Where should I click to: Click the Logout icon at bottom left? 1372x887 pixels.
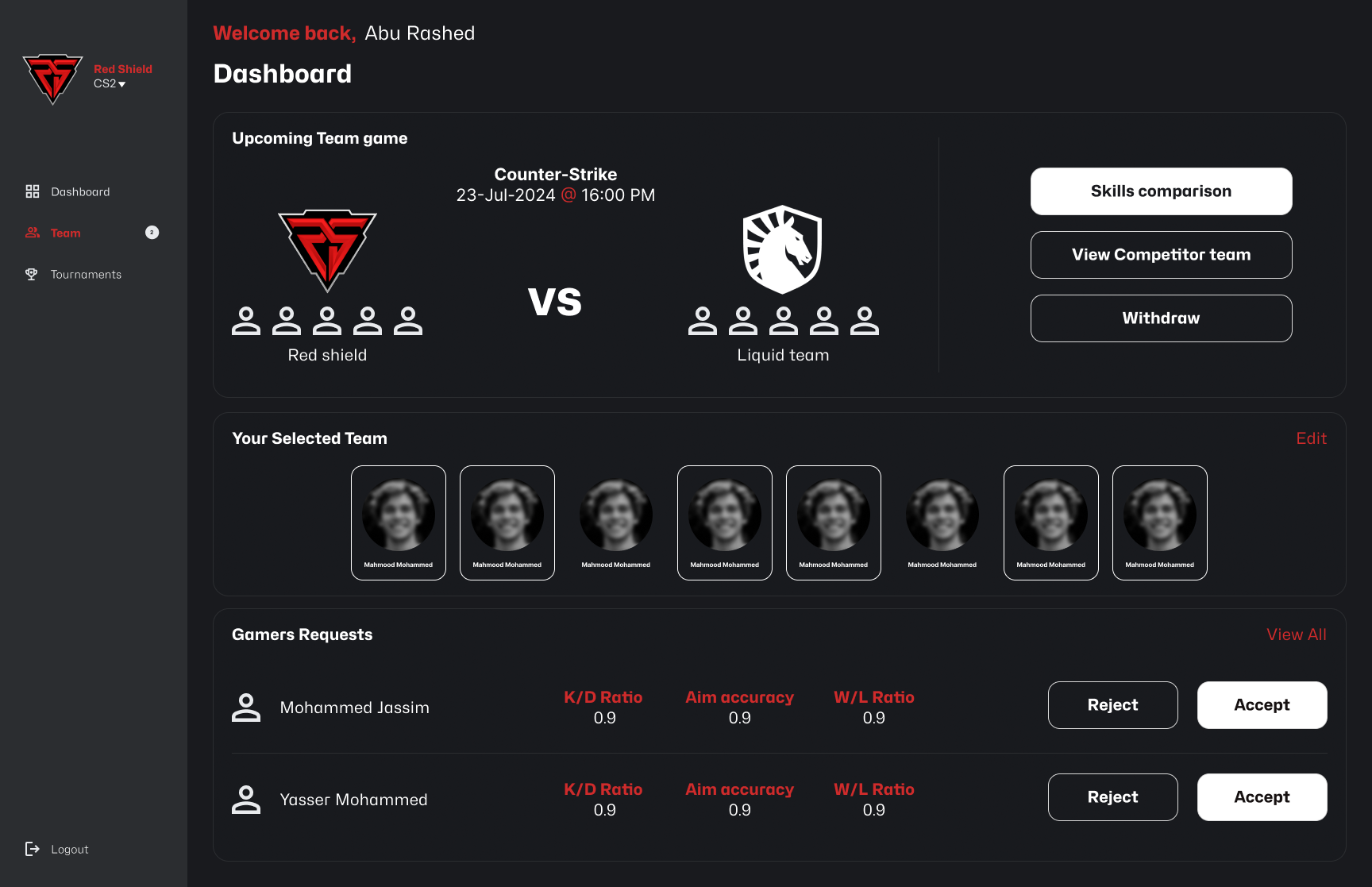click(x=33, y=848)
